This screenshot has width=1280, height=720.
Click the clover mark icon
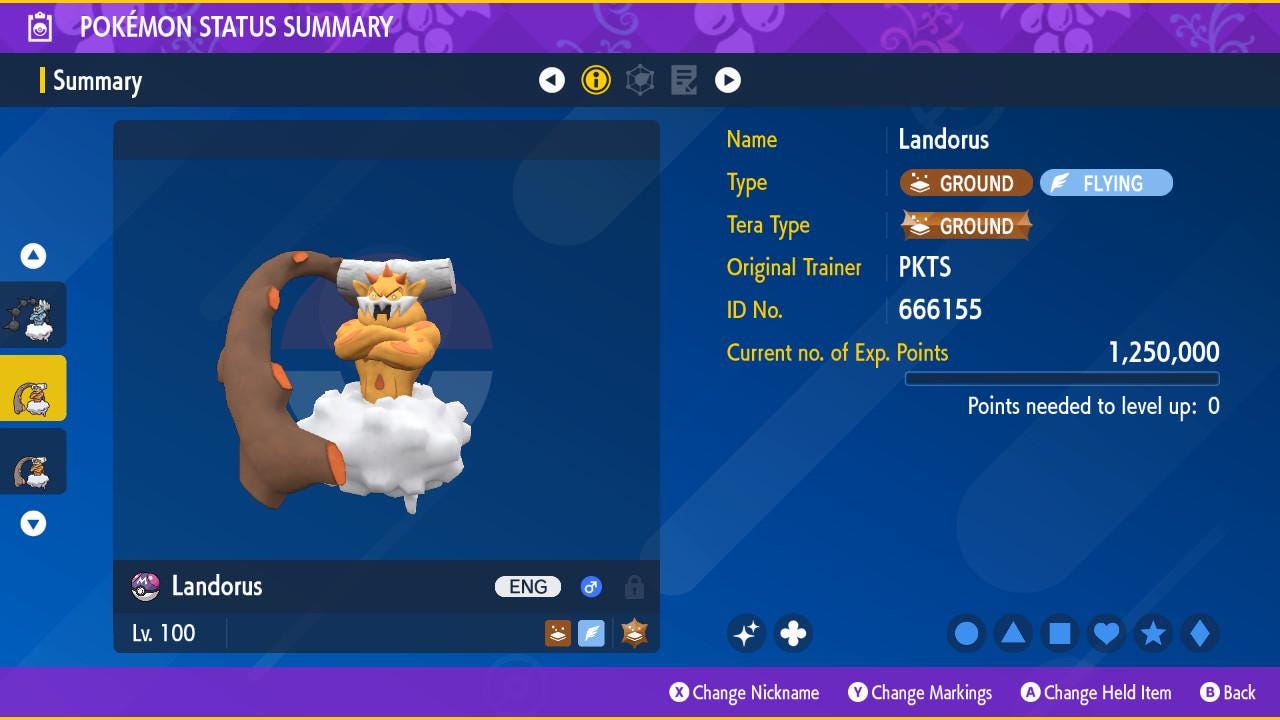793,633
